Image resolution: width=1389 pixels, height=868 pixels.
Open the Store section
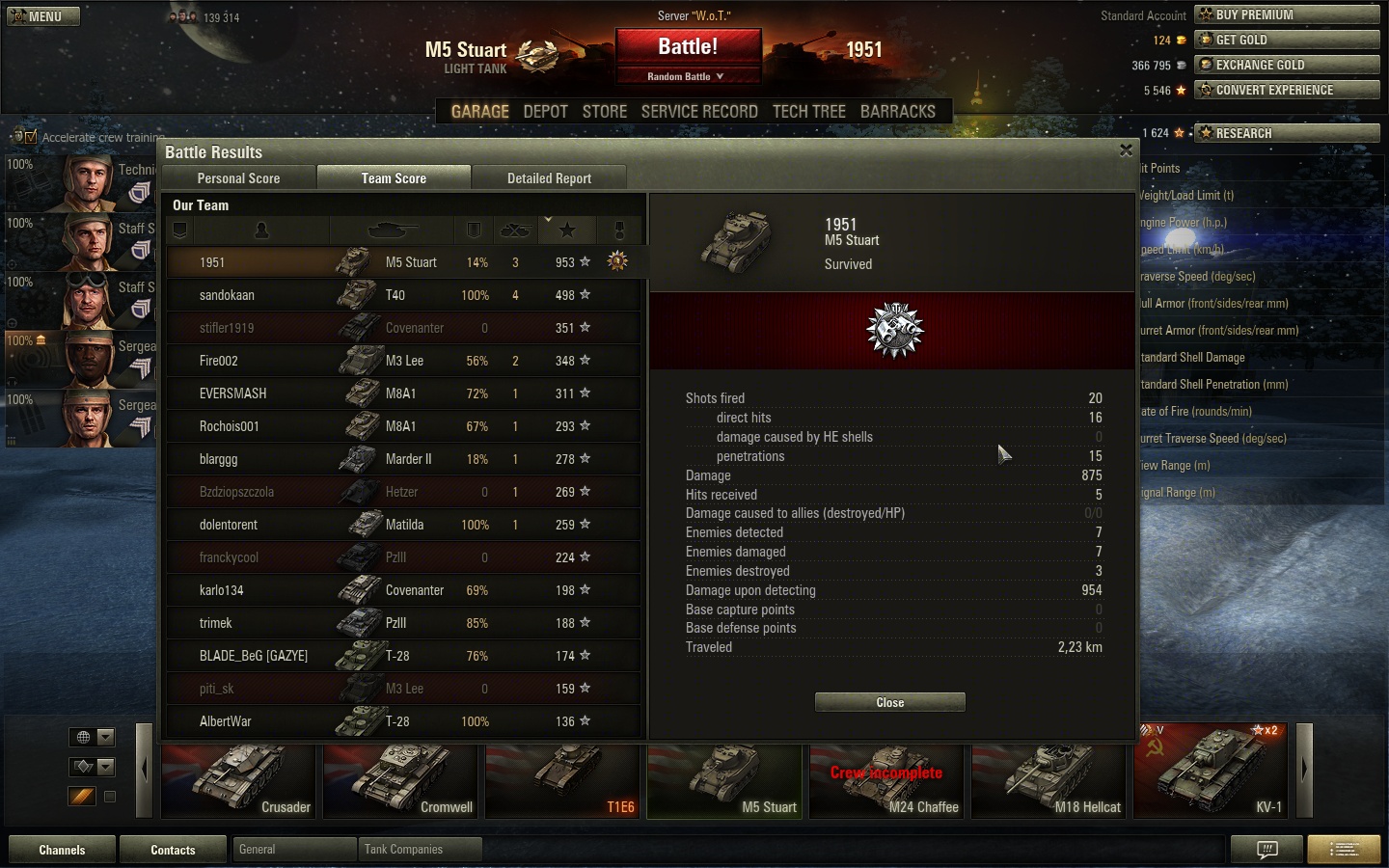[x=605, y=112]
